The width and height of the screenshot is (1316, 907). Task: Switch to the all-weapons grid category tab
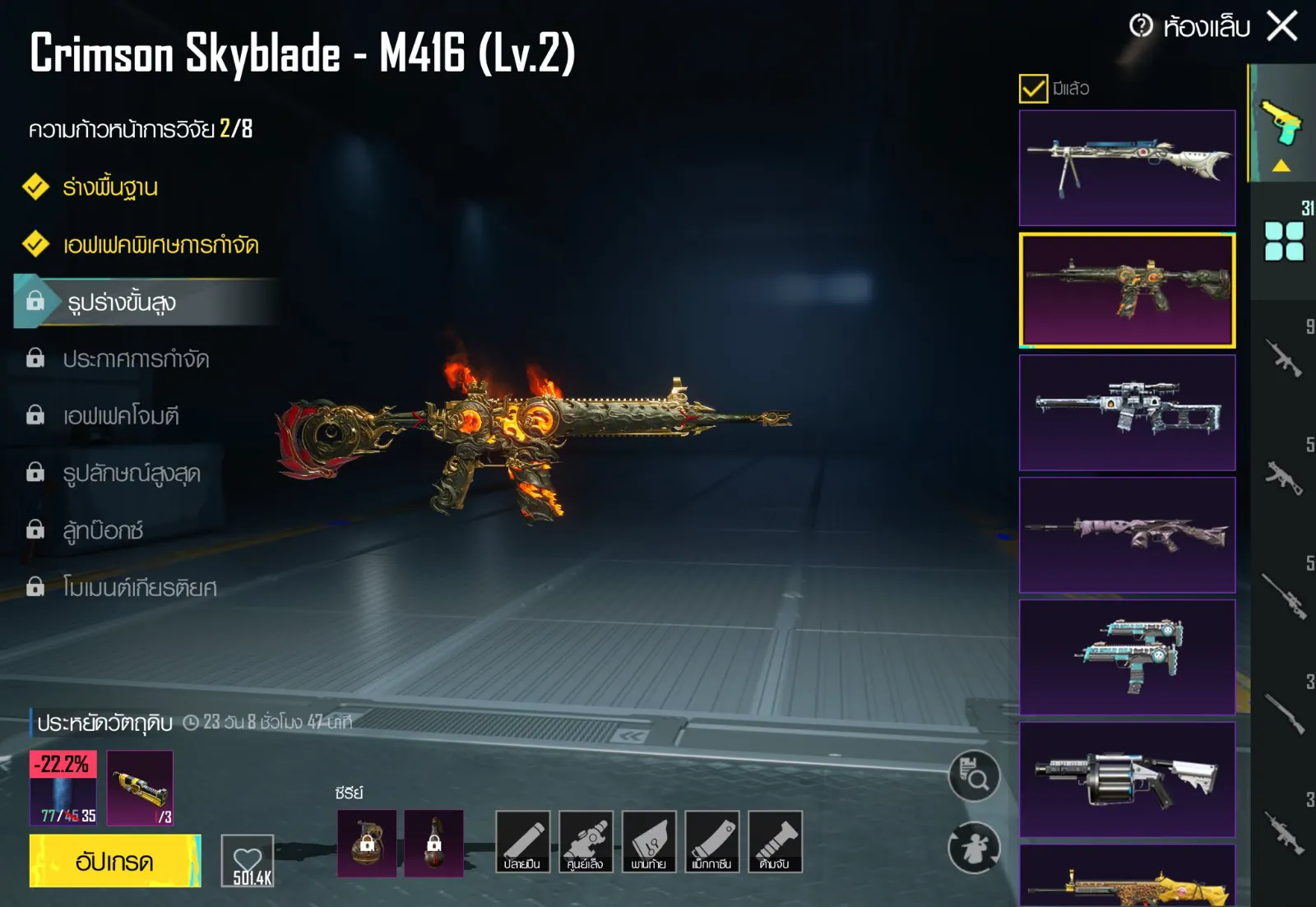click(x=1284, y=242)
